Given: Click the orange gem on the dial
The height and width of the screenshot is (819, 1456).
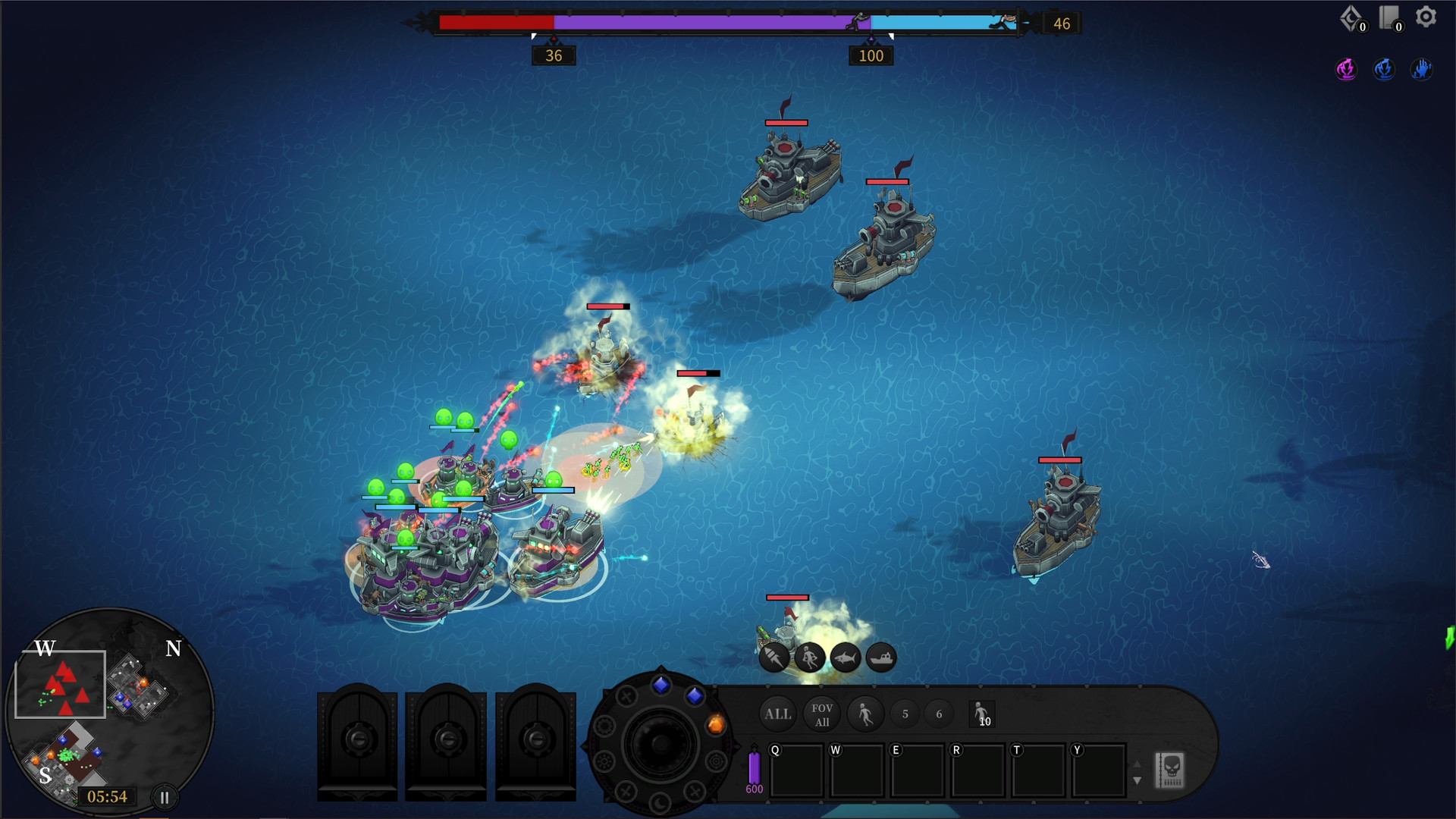Looking at the screenshot, I should pos(715,725).
